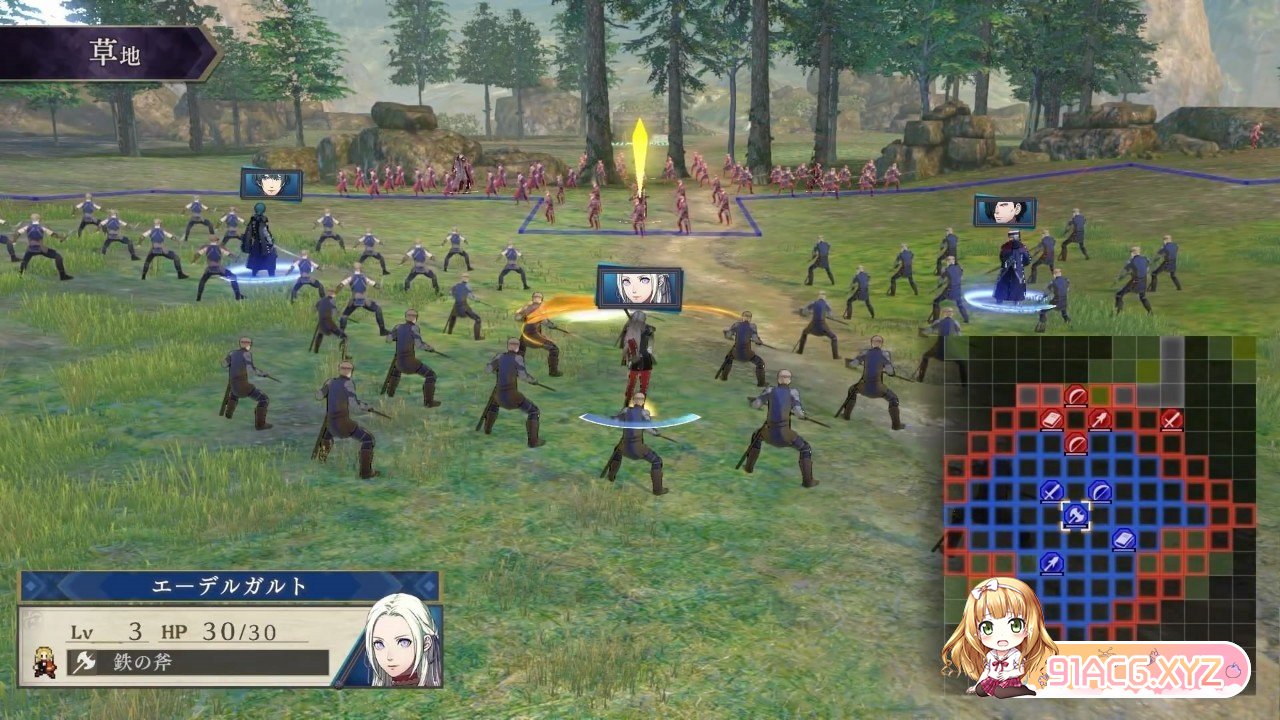Select Edelgard's portrait tag above her unit
The image size is (1280, 720).
639,287
